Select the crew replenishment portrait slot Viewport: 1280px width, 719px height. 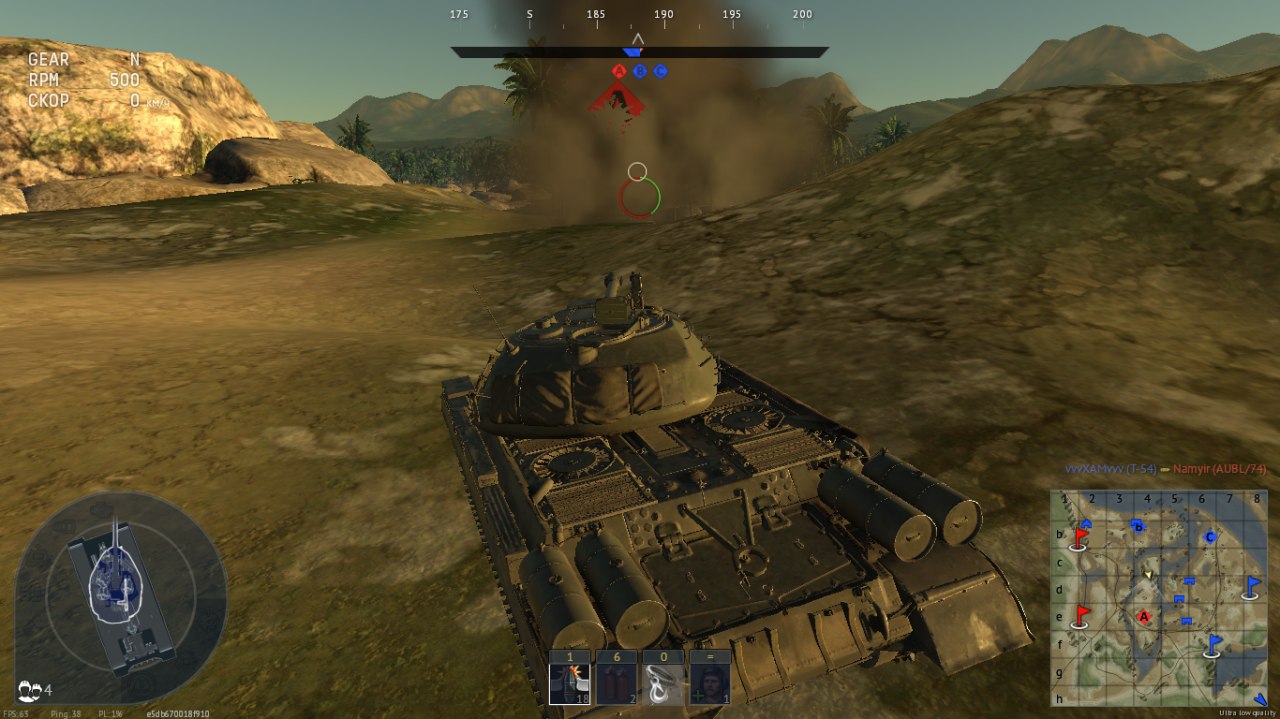[x=710, y=682]
